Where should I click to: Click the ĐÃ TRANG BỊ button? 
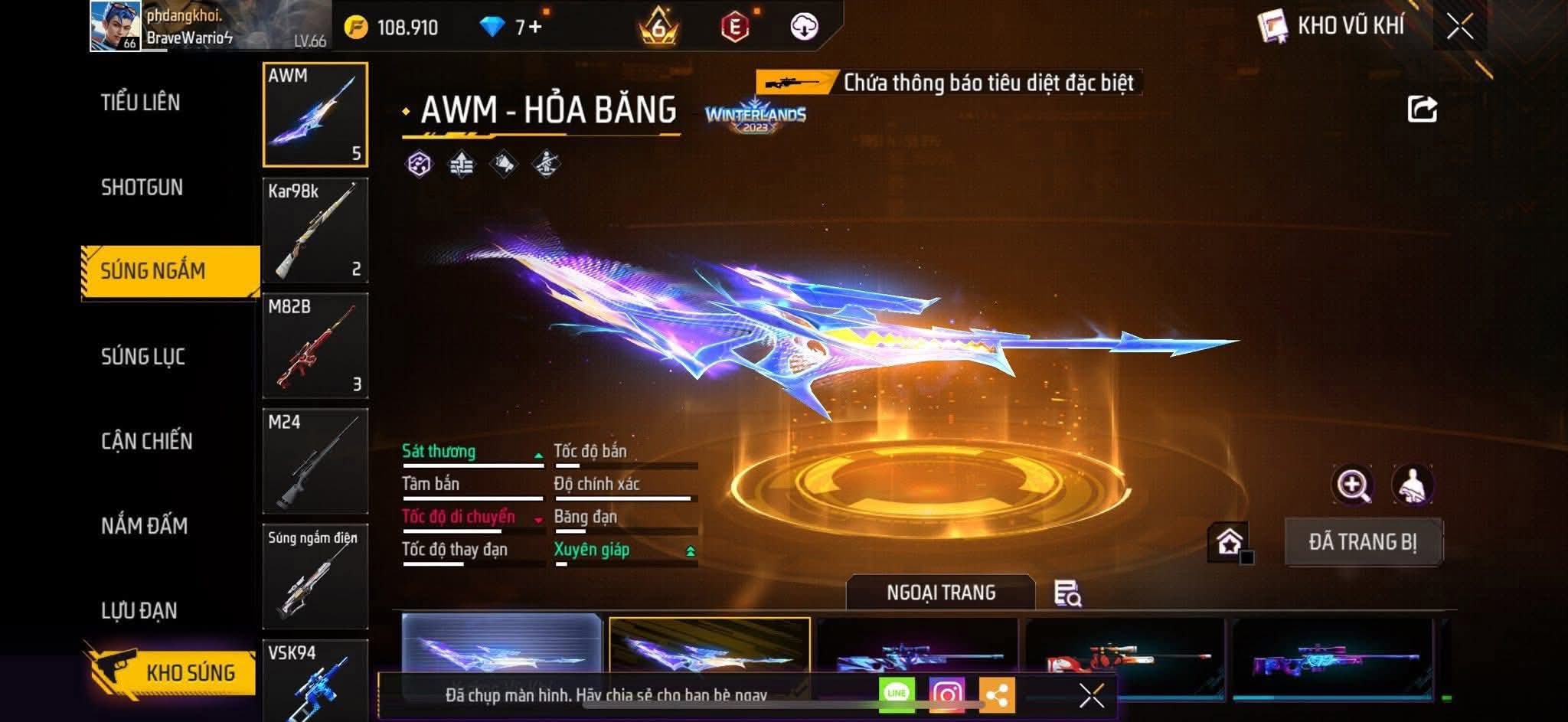[1363, 542]
